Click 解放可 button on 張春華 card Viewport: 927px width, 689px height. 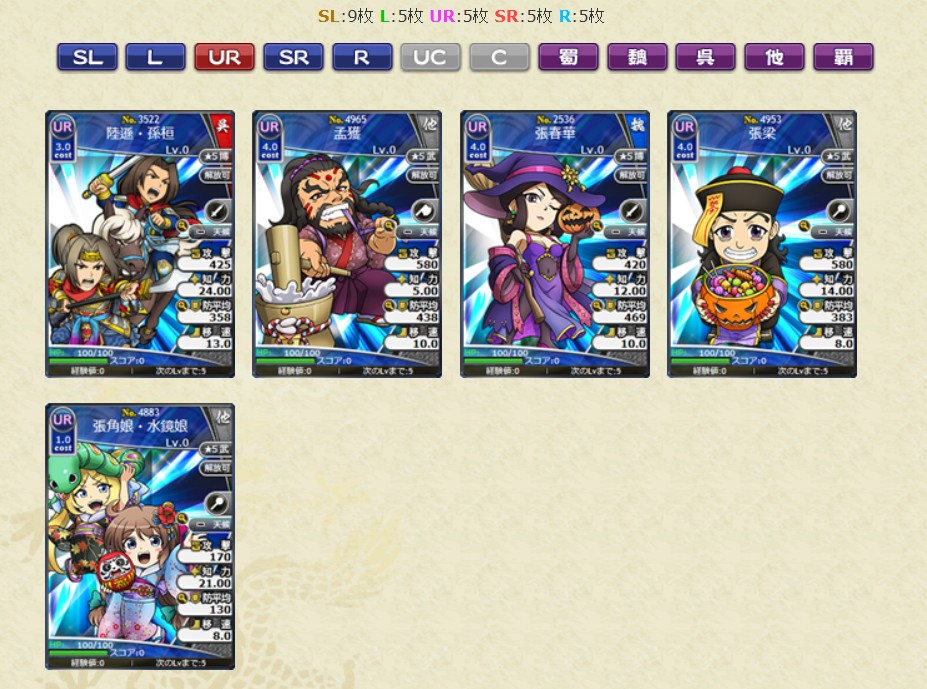click(632, 174)
